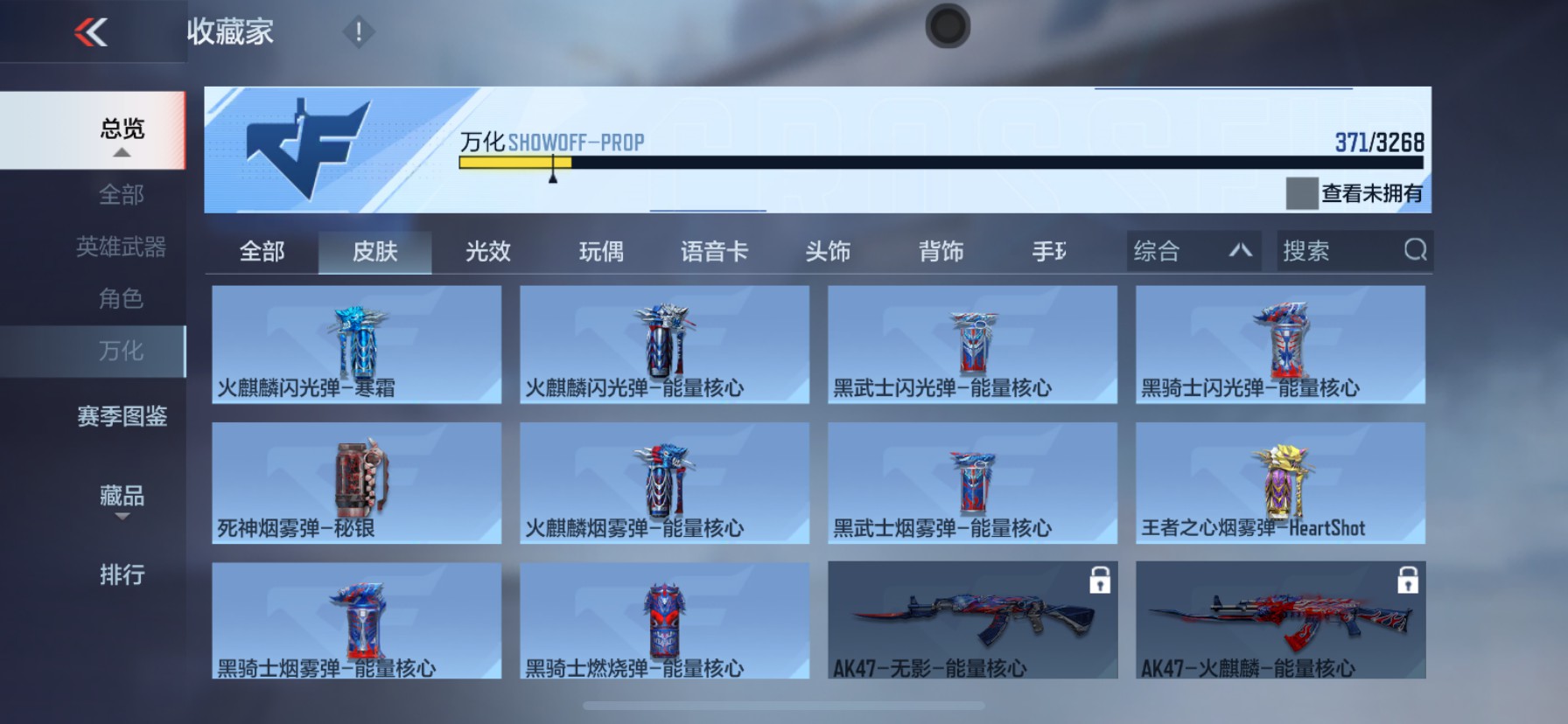Viewport: 1568px width, 724px height.
Task: Switch to the 玩偶 tab
Action: pos(600,251)
